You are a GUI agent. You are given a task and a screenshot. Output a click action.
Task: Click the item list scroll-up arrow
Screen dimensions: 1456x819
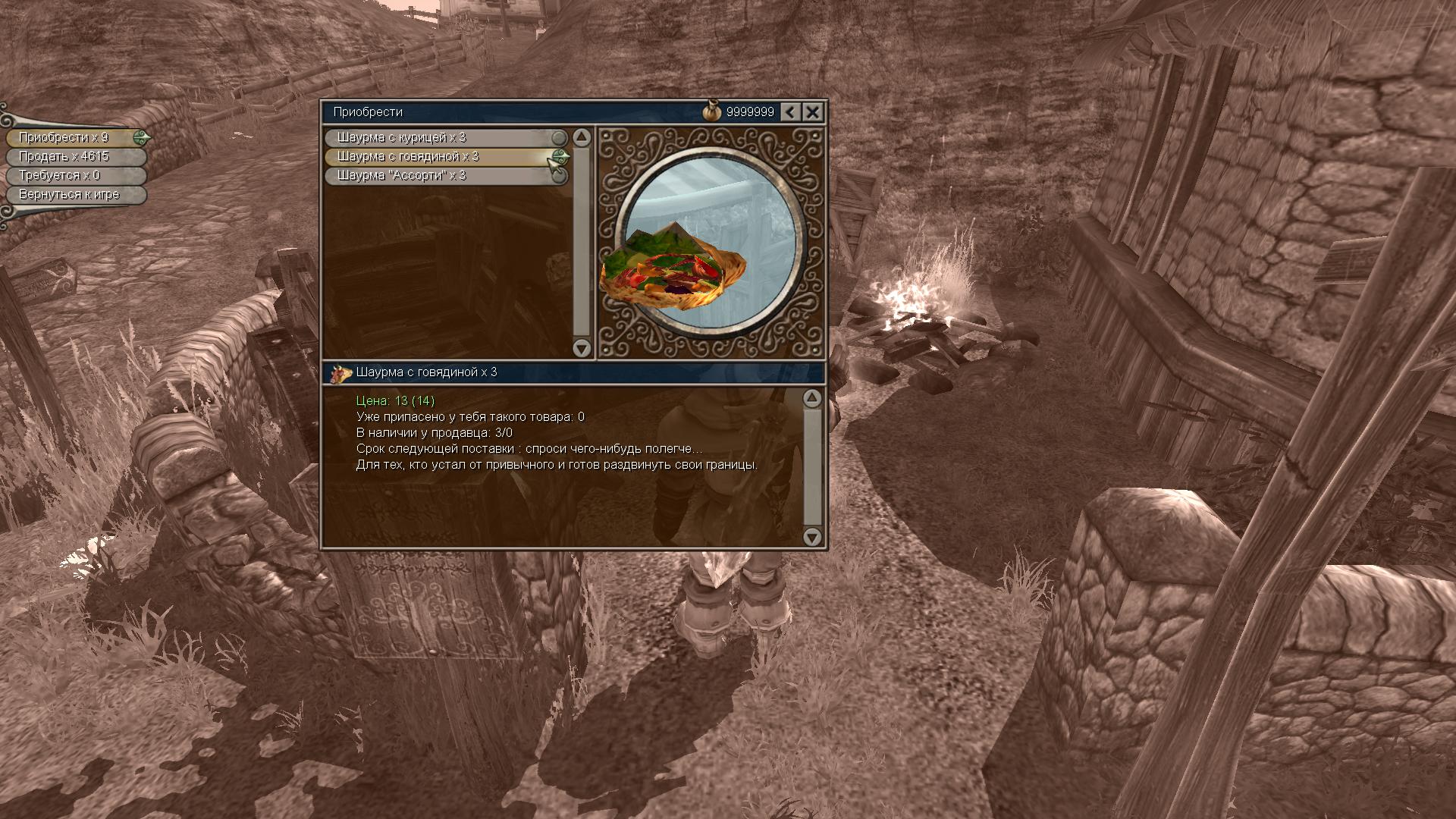click(582, 137)
